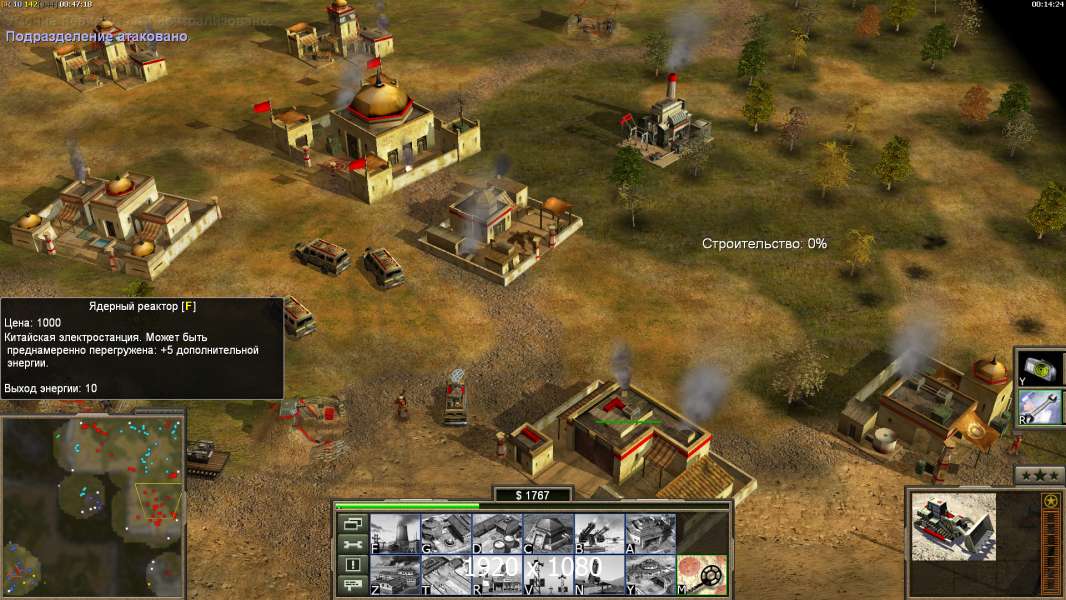Pick the supply center build icon (D)
The image size is (1066, 600).
point(497,533)
